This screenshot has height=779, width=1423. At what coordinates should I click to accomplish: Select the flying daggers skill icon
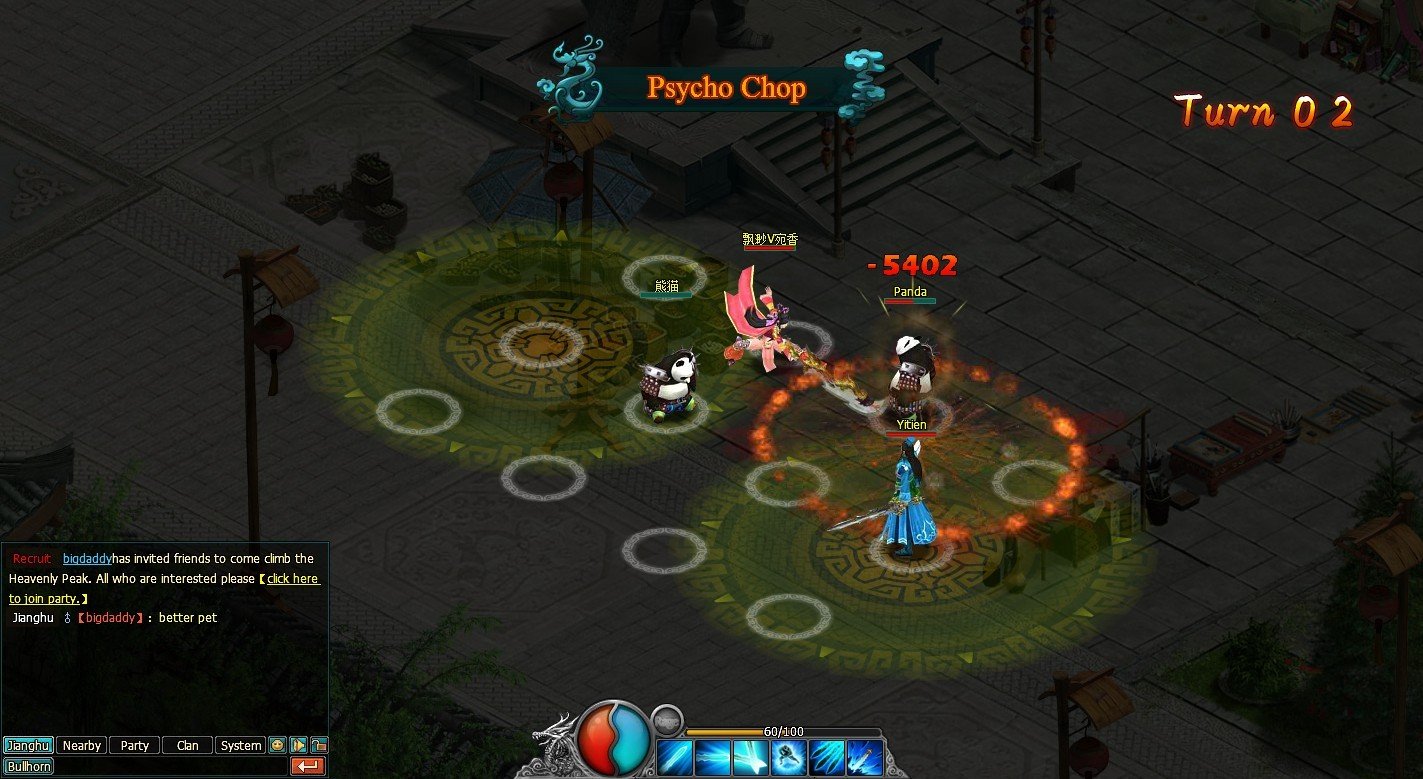click(826, 757)
